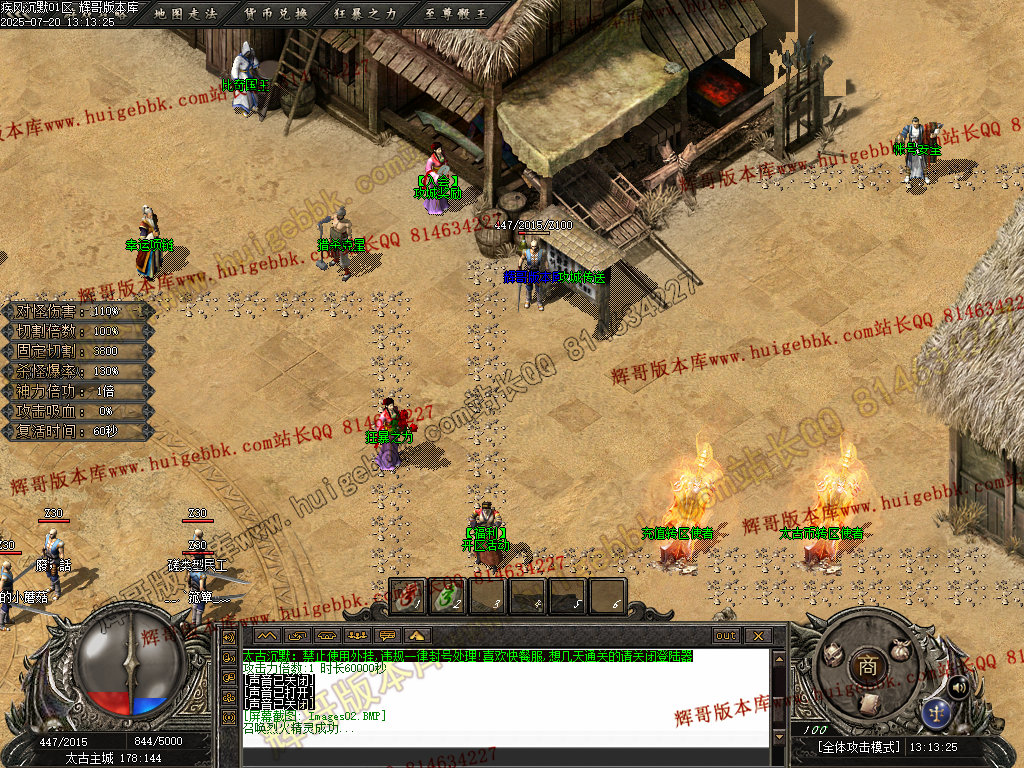Use the red item in hotbar slot 1
1024x768 pixels.
pos(407,597)
